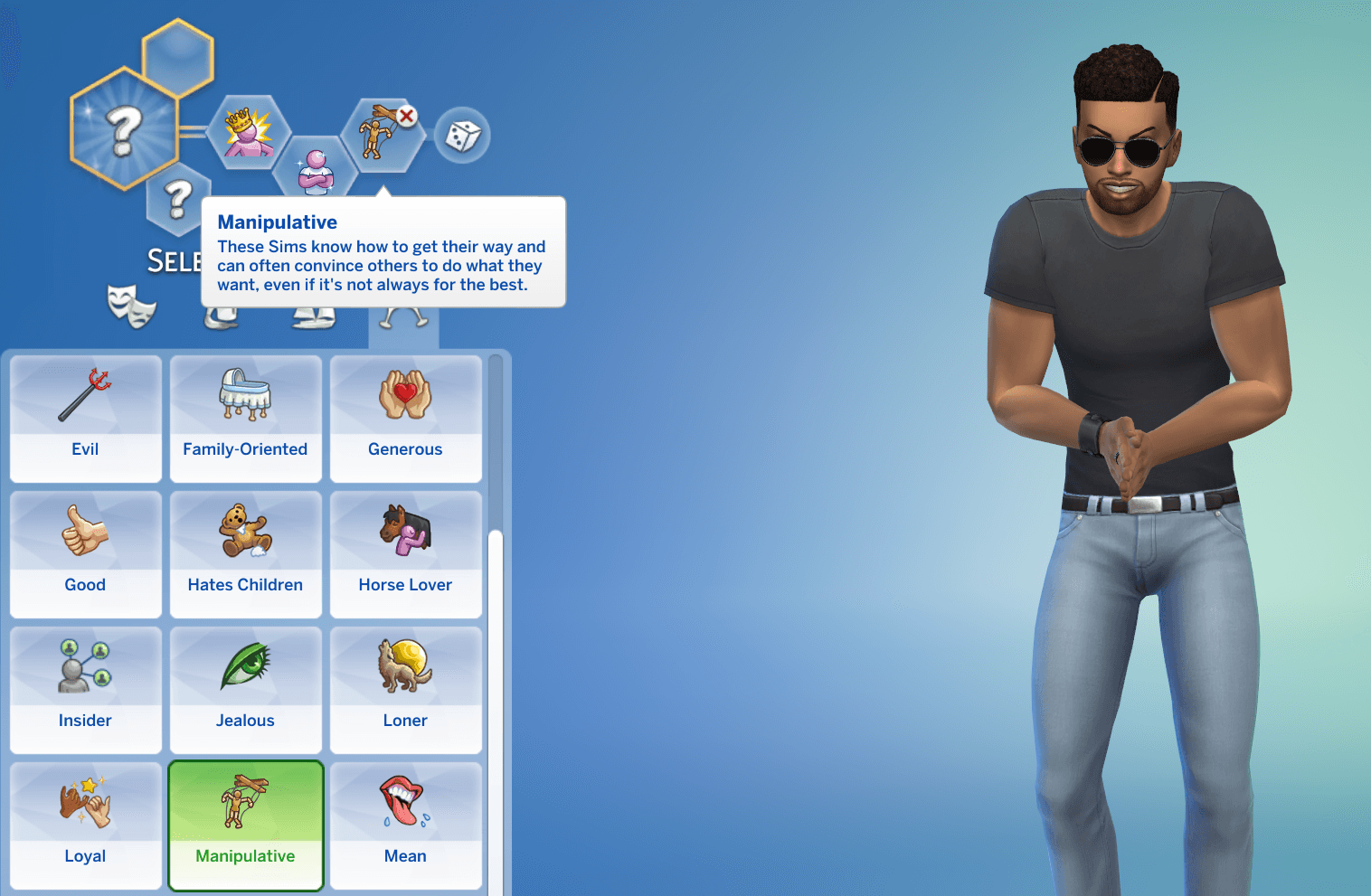Click the dice to randomize traits

(x=463, y=136)
